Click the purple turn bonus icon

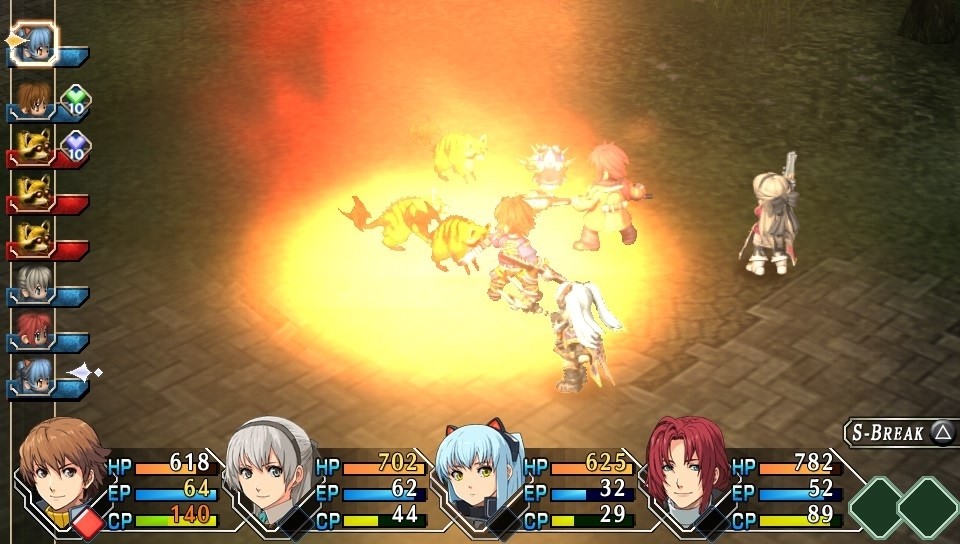coord(76,147)
